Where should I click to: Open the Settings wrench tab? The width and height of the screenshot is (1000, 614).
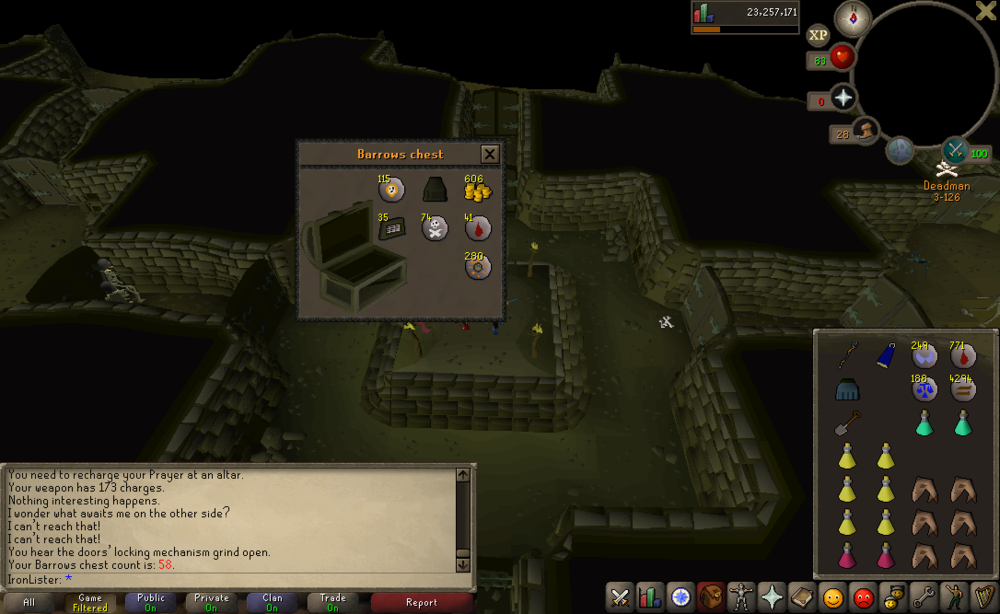click(x=923, y=597)
